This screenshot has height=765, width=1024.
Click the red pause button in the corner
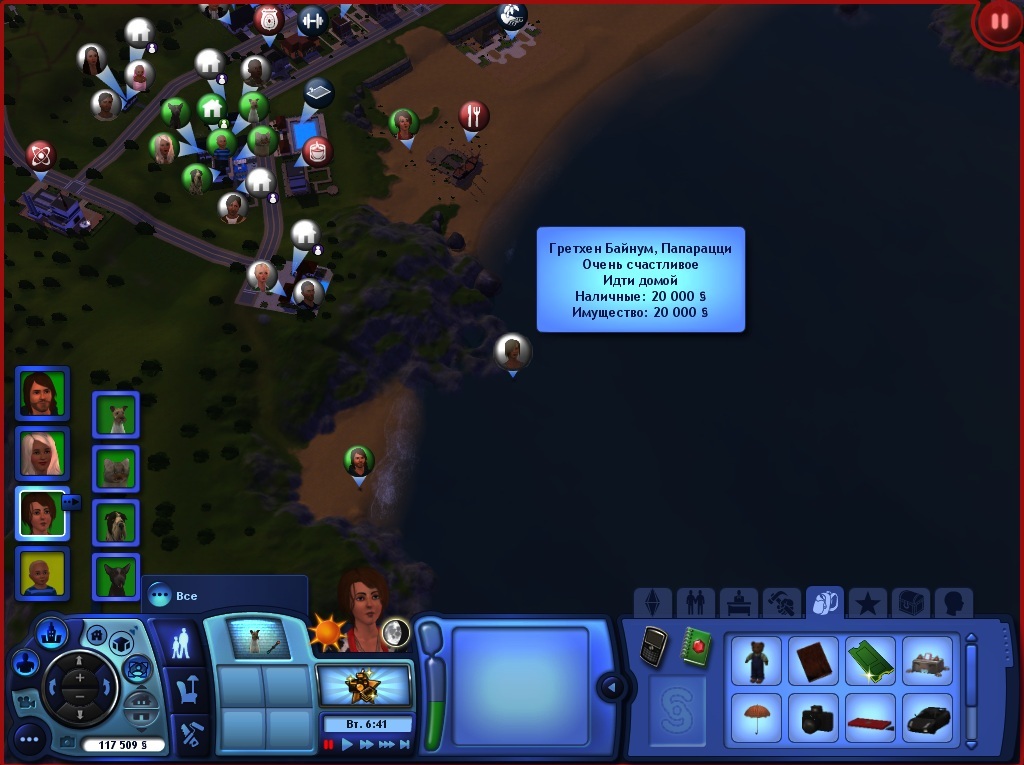point(998,22)
